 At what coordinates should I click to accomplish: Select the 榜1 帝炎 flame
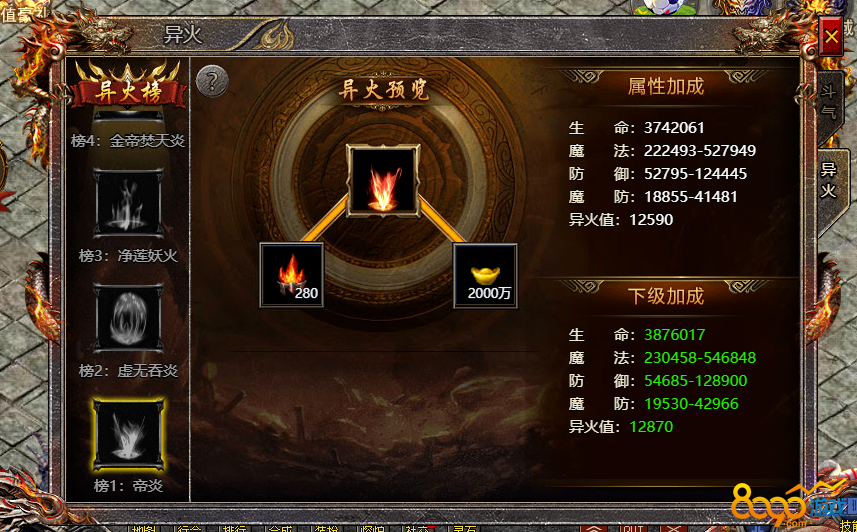pyautogui.click(x=129, y=436)
